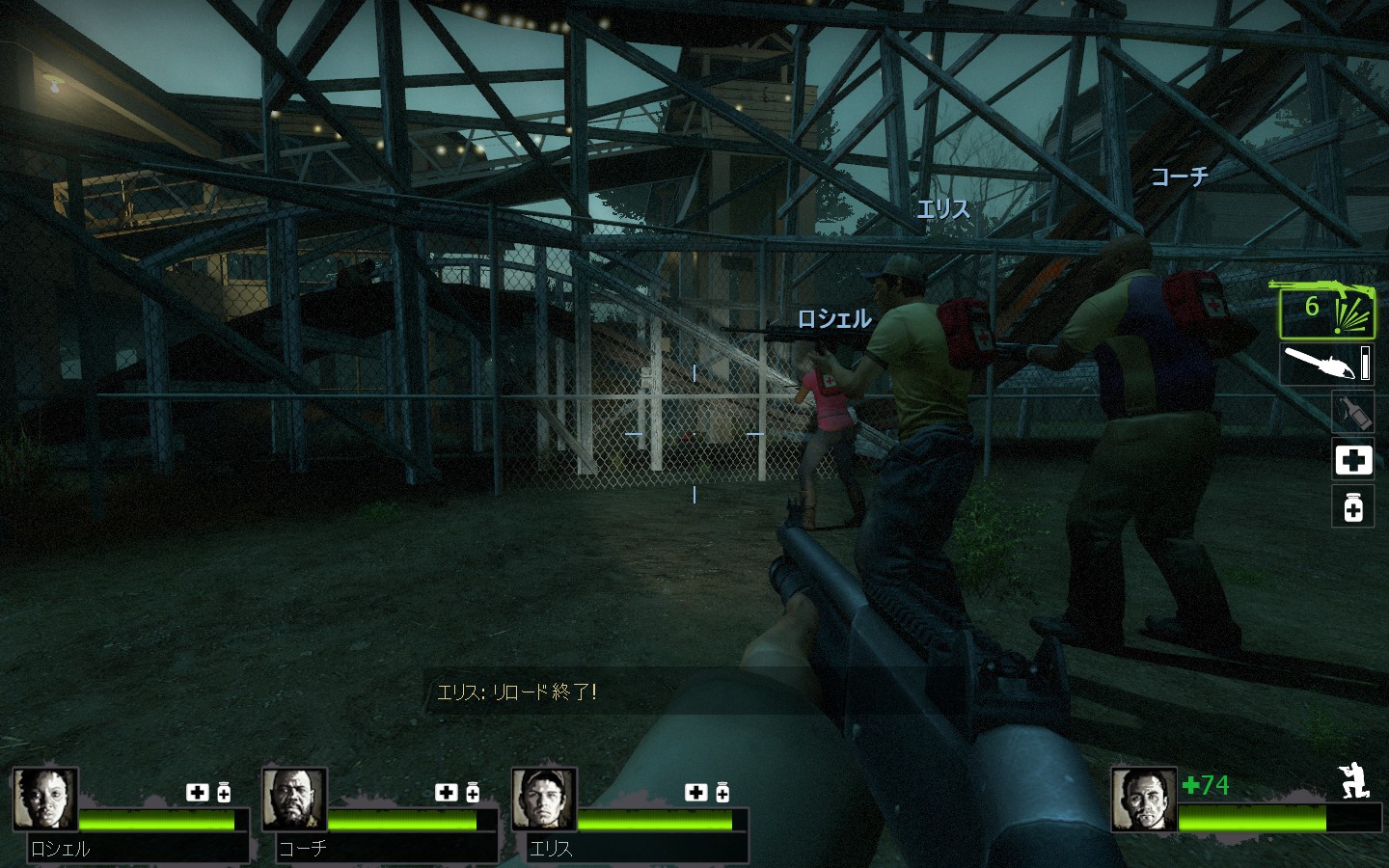Open the first aid kit slot

1352,460
